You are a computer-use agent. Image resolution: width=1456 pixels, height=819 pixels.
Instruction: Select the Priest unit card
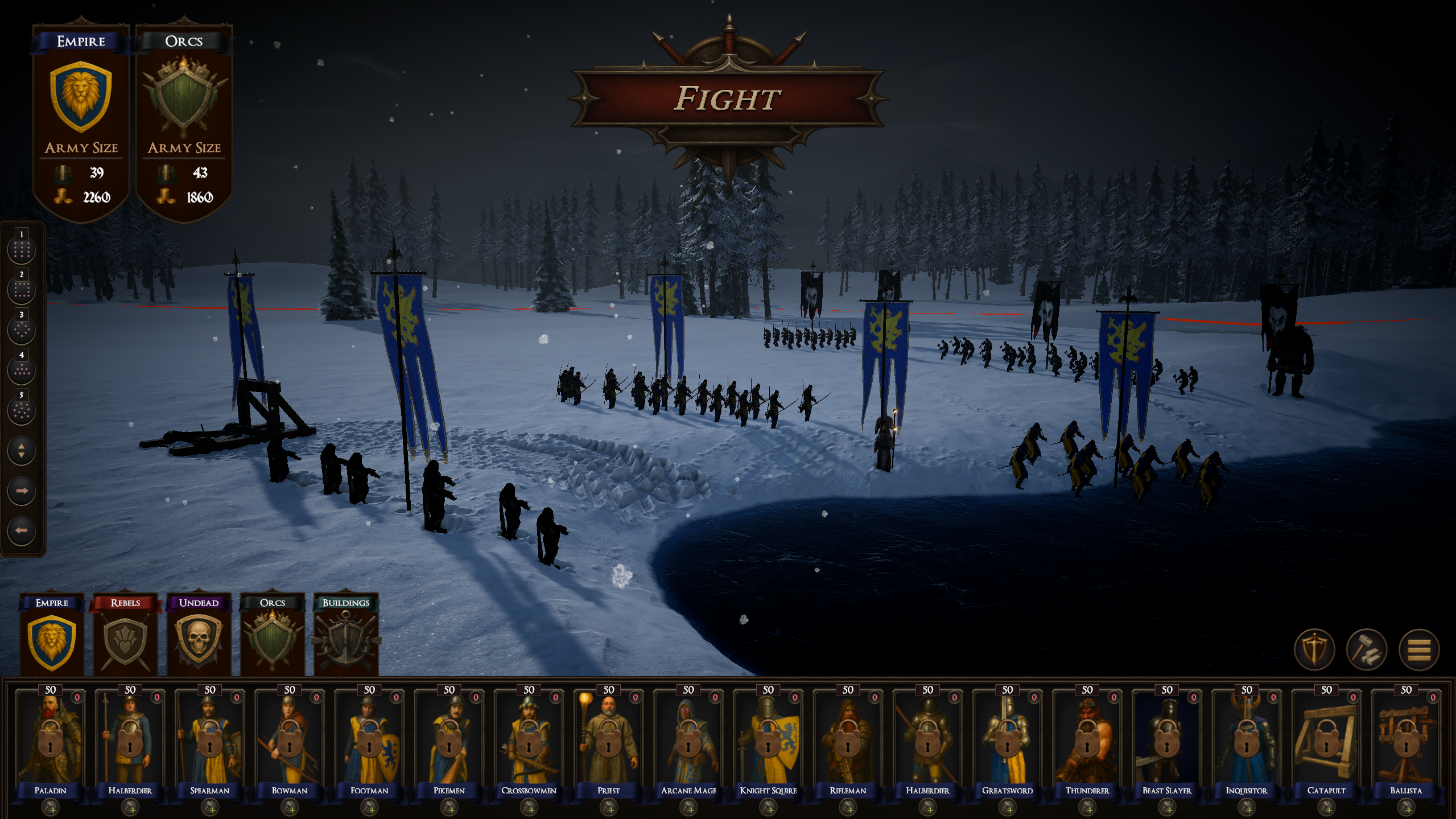(x=609, y=740)
